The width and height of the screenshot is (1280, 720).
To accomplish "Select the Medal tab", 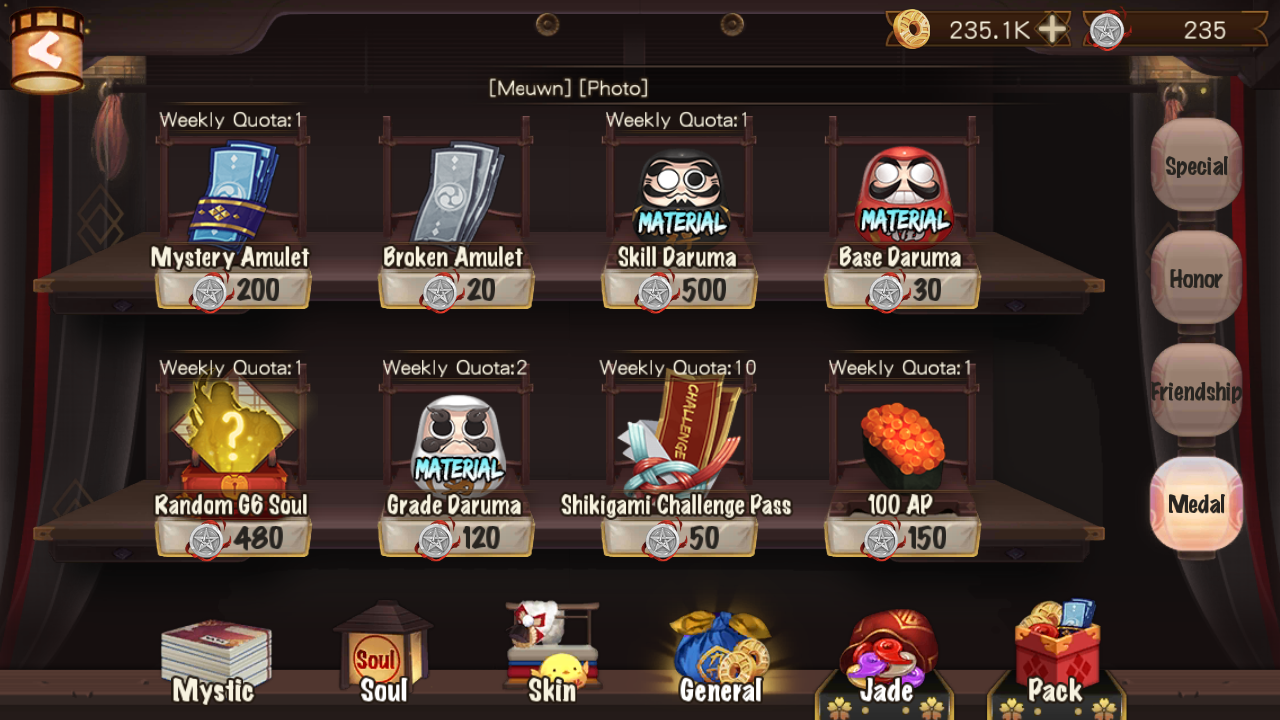I will pyautogui.click(x=1196, y=505).
